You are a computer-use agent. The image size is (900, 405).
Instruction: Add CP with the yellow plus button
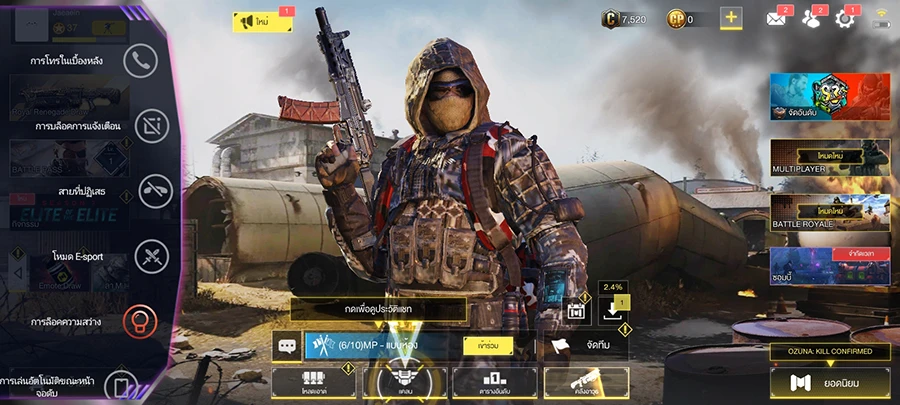[730, 18]
